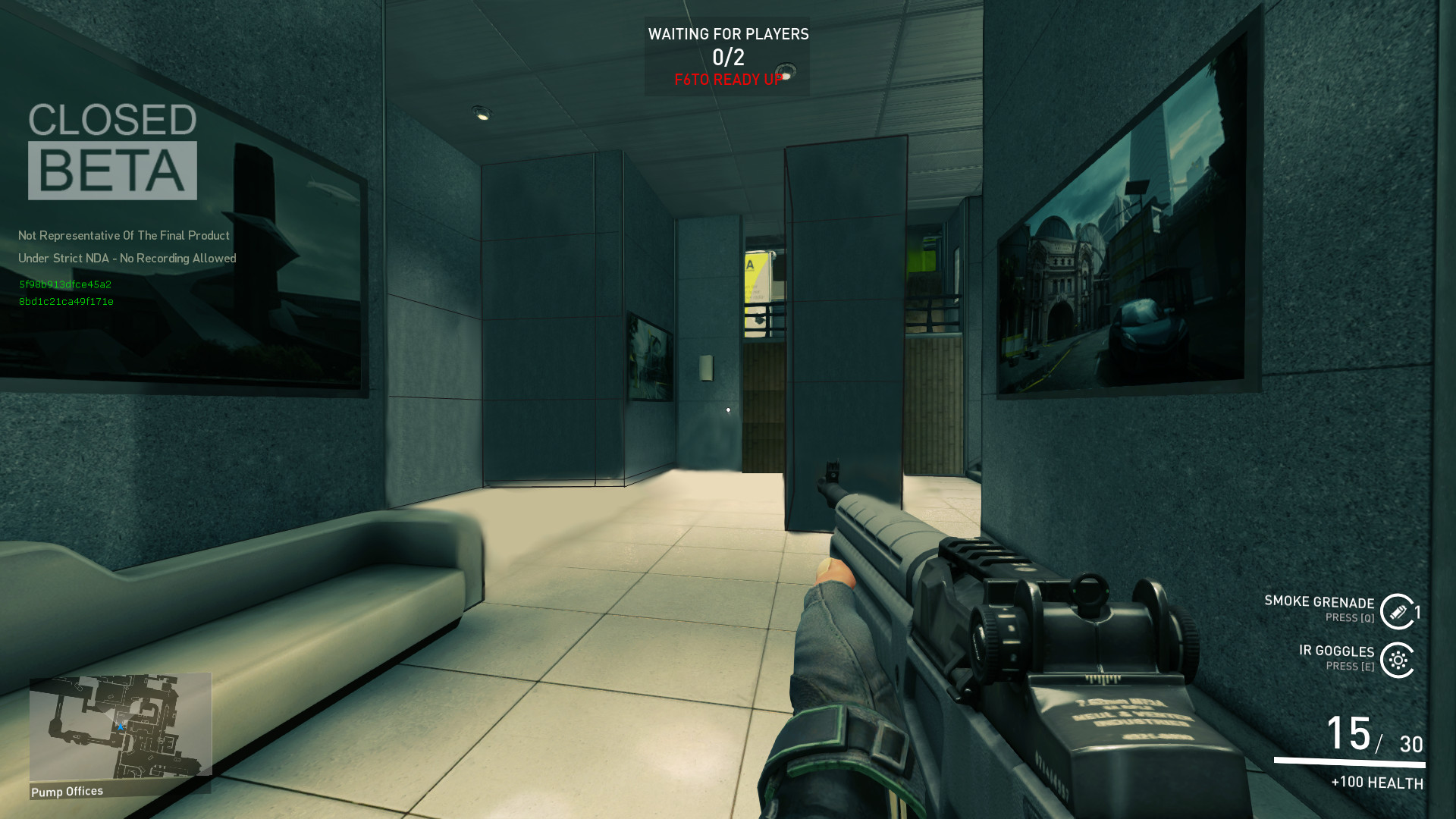This screenshot has height=819, width=1456.
Task: Activate the IR Goggles icon
Action: 1398,660
